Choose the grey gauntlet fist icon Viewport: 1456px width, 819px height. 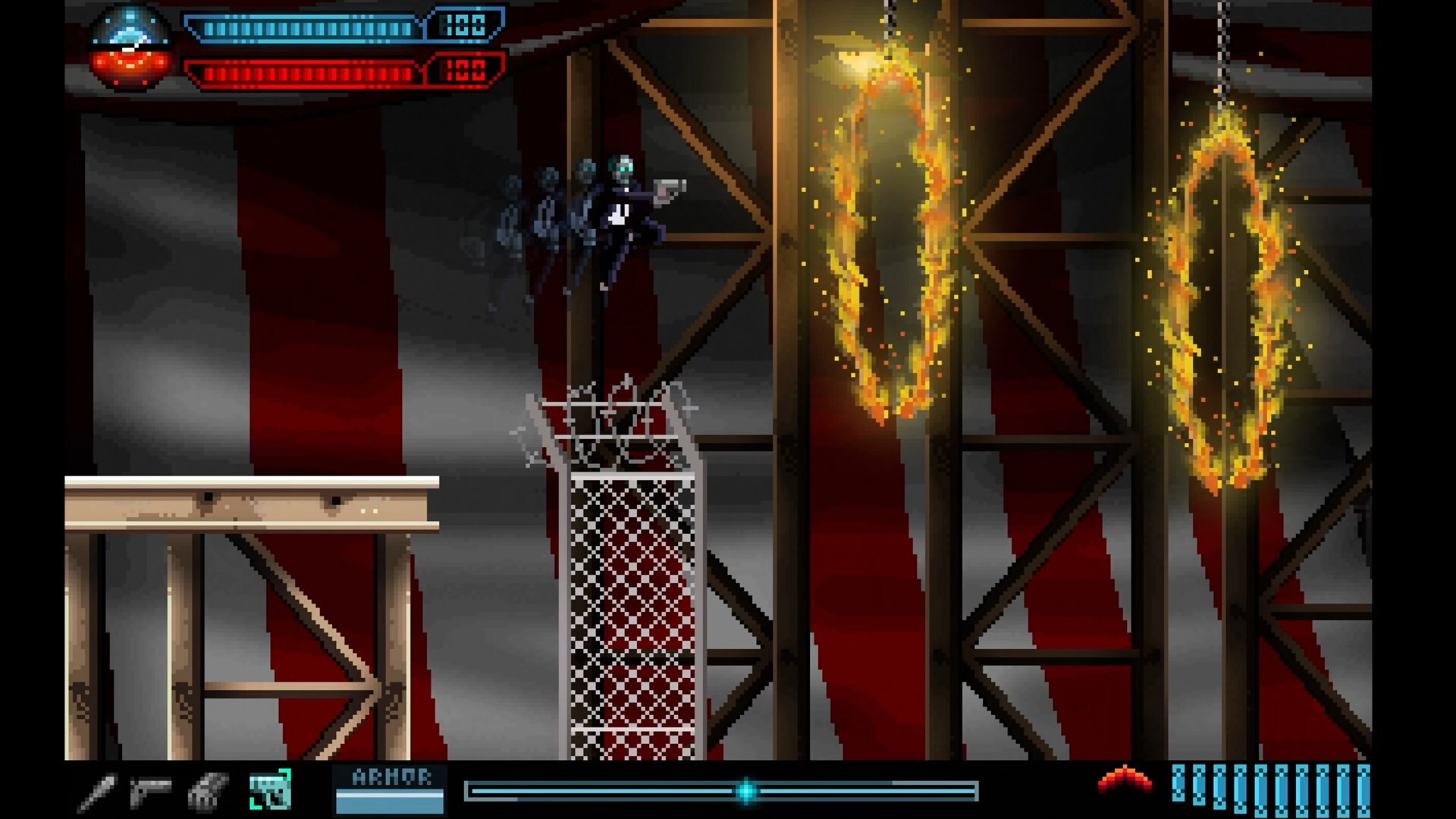click(207, 792)
